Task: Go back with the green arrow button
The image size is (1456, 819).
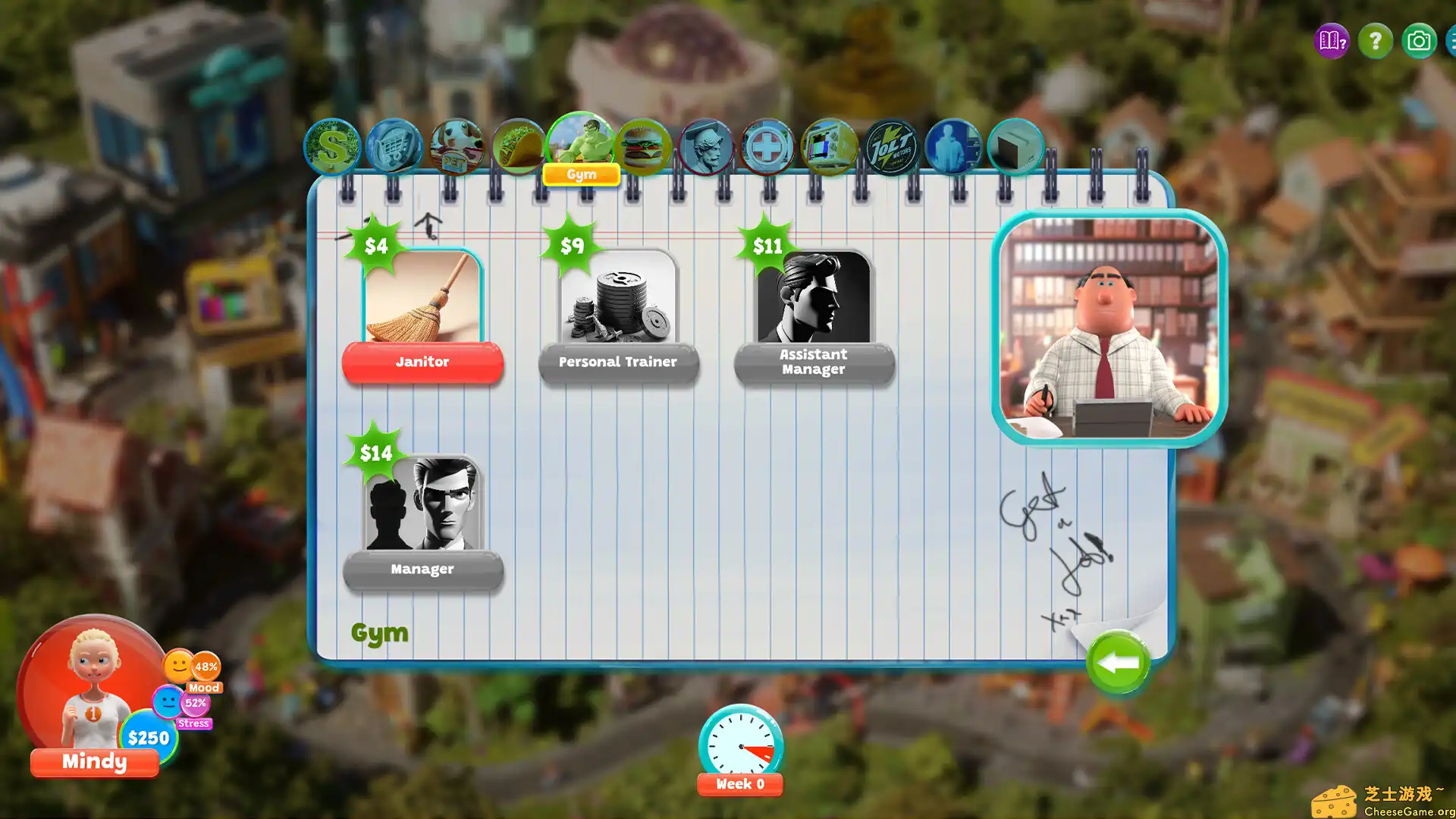Action: pos(1118,664)
